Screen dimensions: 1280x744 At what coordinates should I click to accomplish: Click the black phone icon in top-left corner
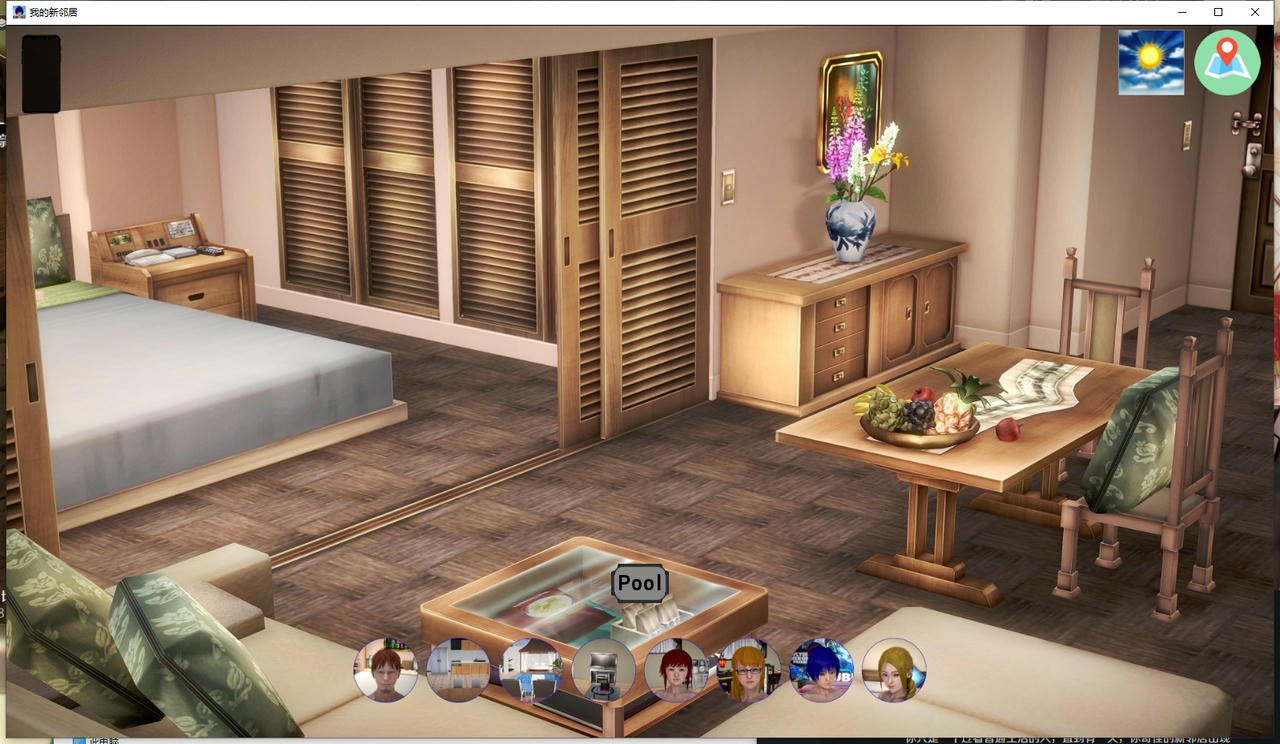[x=41, y=74]
